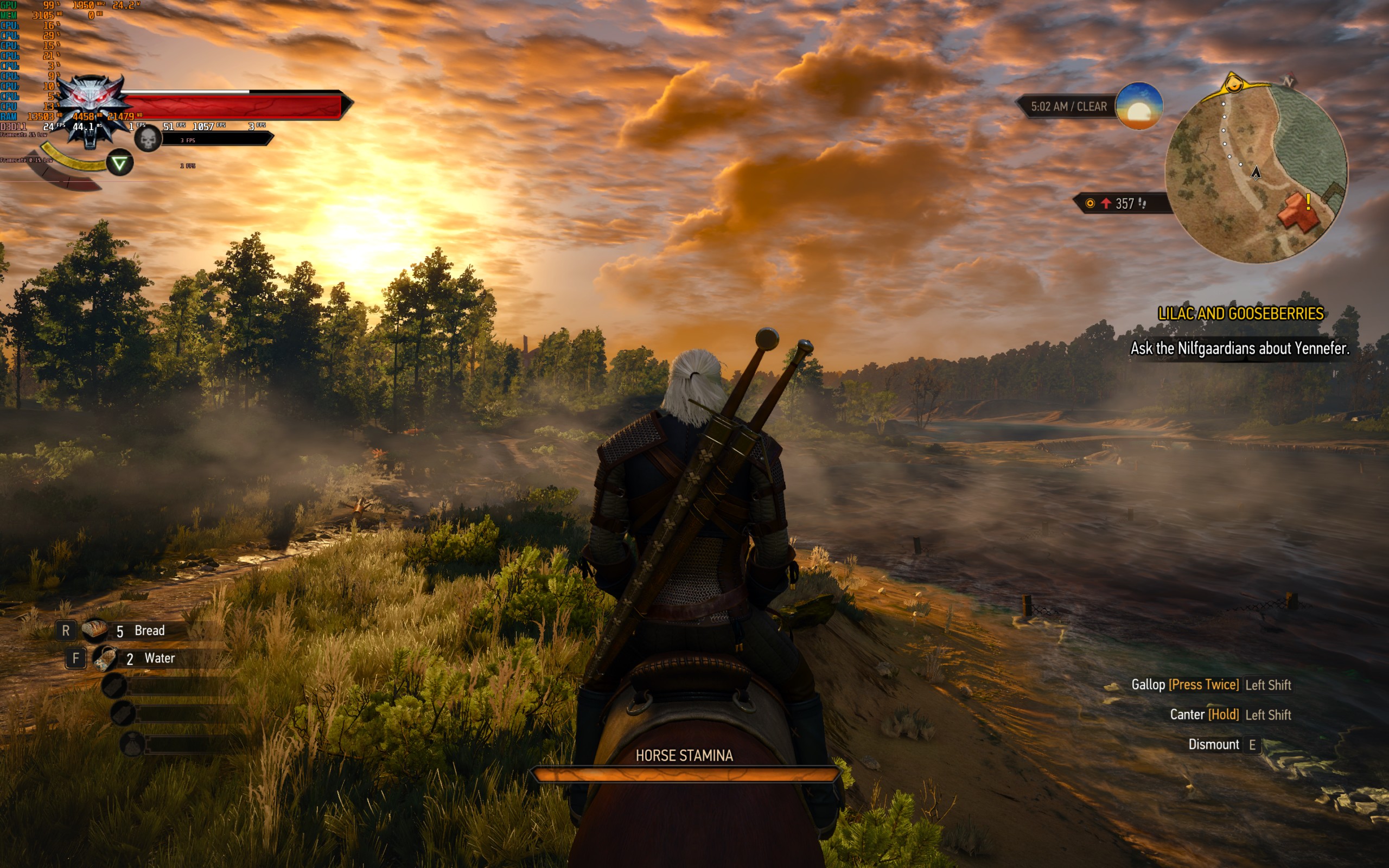
Task: Click the skull enemy focus icon
Action: [148, 139]
